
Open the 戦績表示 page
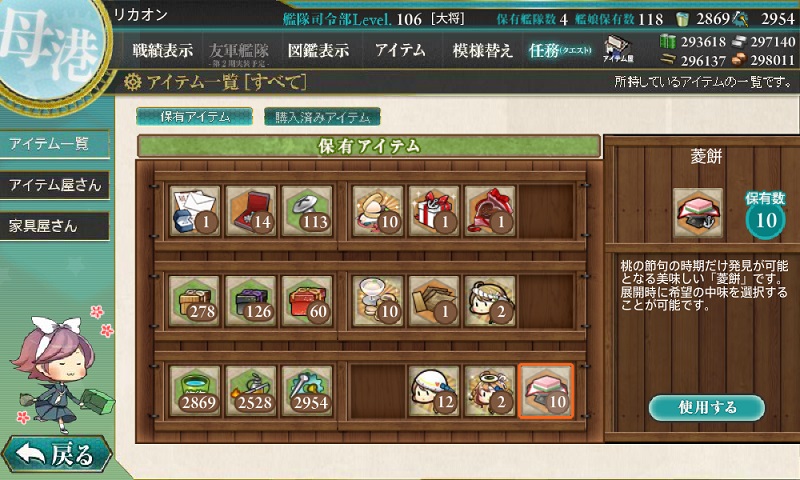[165, 50]
